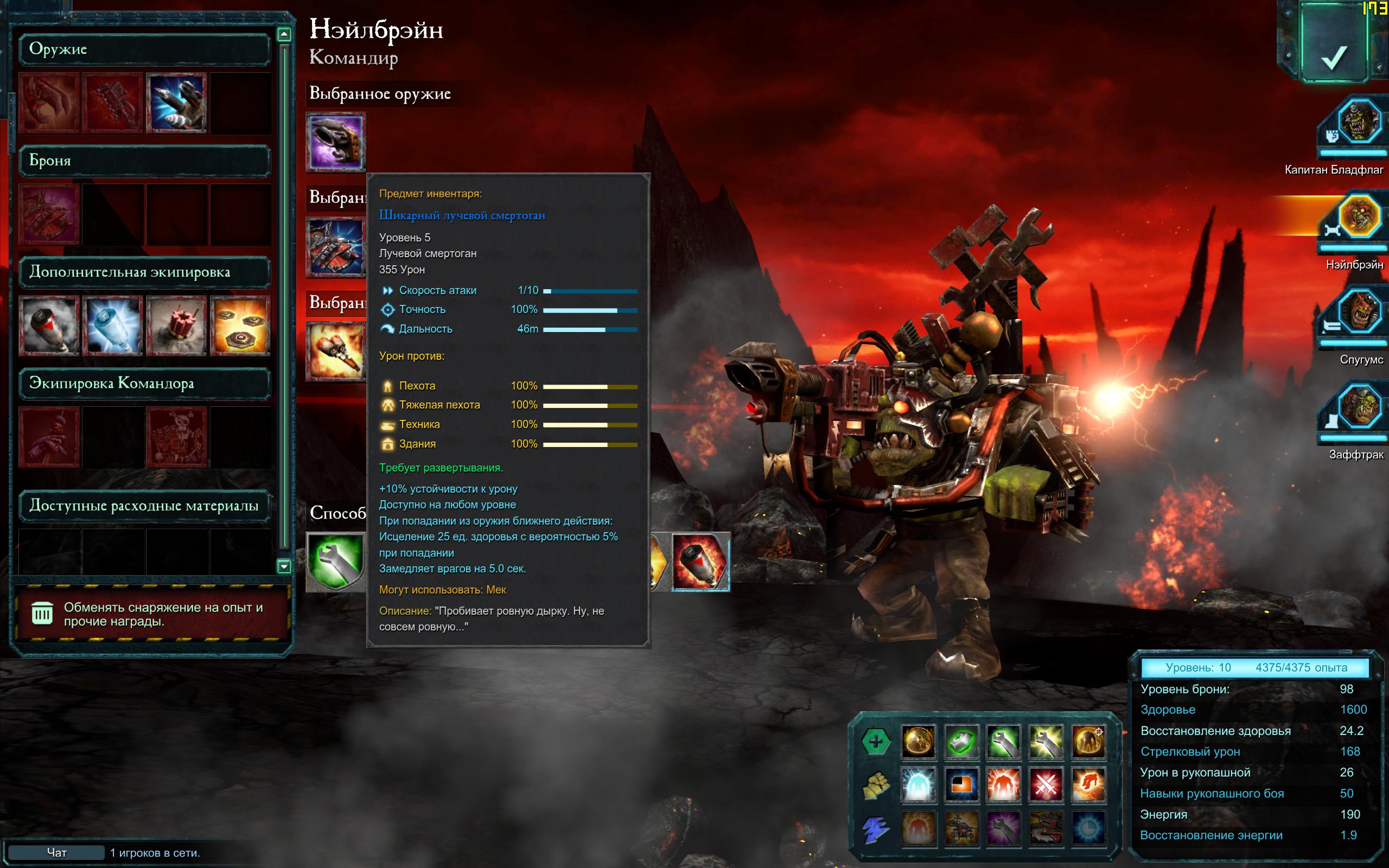Select the blue lightning energy trait icon
The image size is (1389, 868).
click(x=875, y=829)
